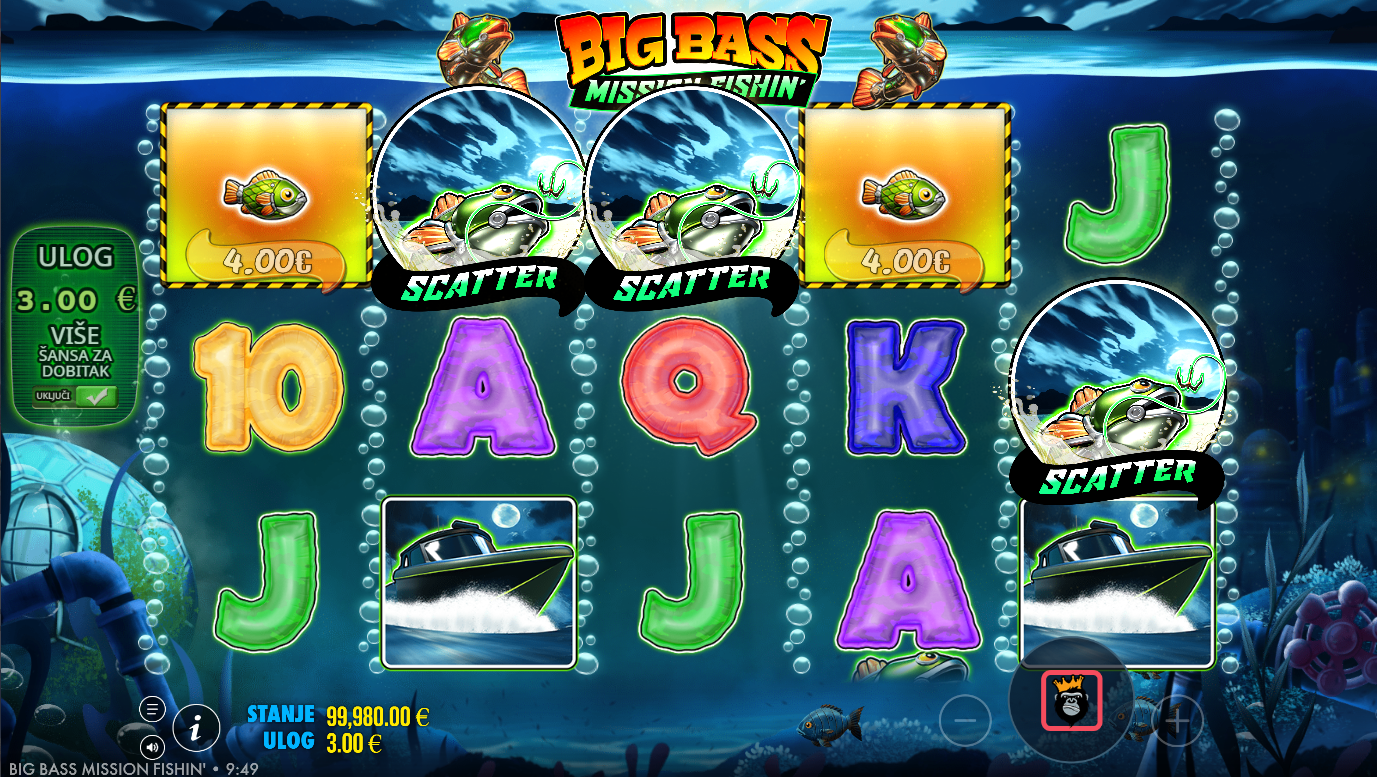The height and width of the screenshot is (777, 1377).
Task: Click the crowned gorilla spin button
Action: click(x=1071, y=700)
